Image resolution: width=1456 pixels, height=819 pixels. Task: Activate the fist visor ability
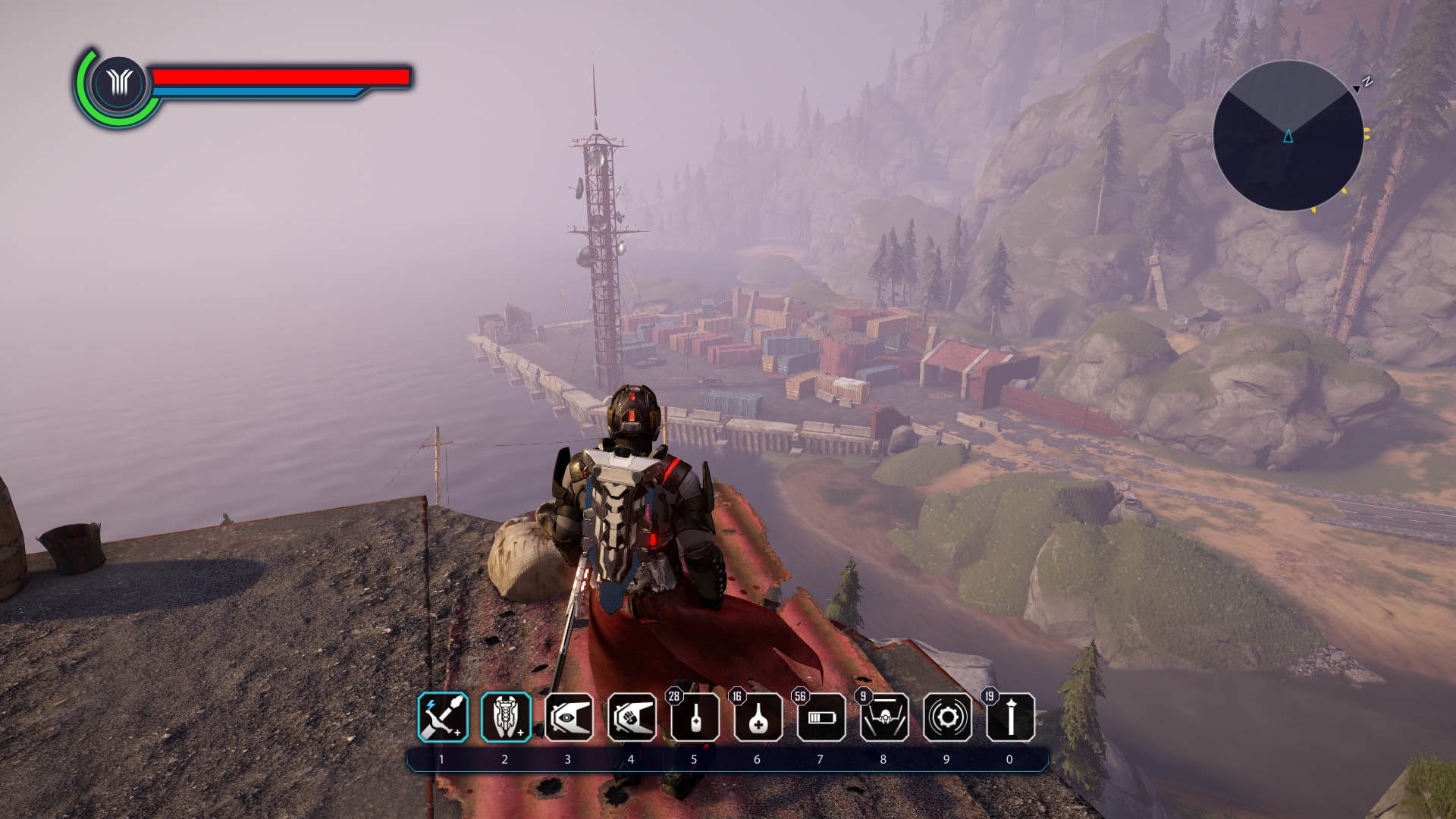tap(632, 717)
